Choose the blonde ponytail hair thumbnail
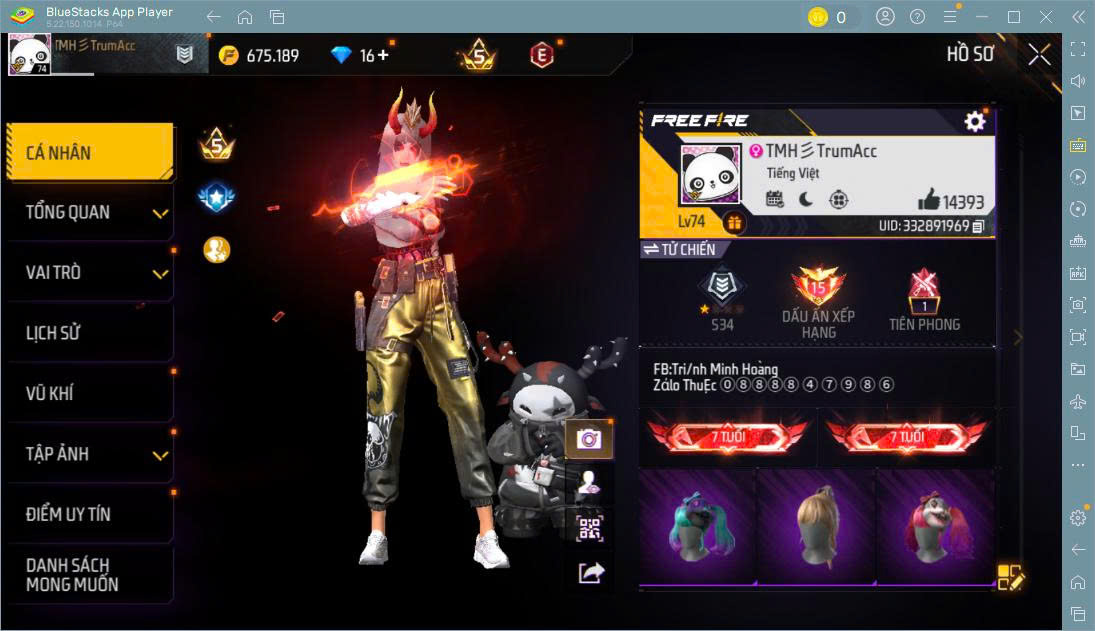The width and height of the screenshot is (1095, 631). point(816,526)
